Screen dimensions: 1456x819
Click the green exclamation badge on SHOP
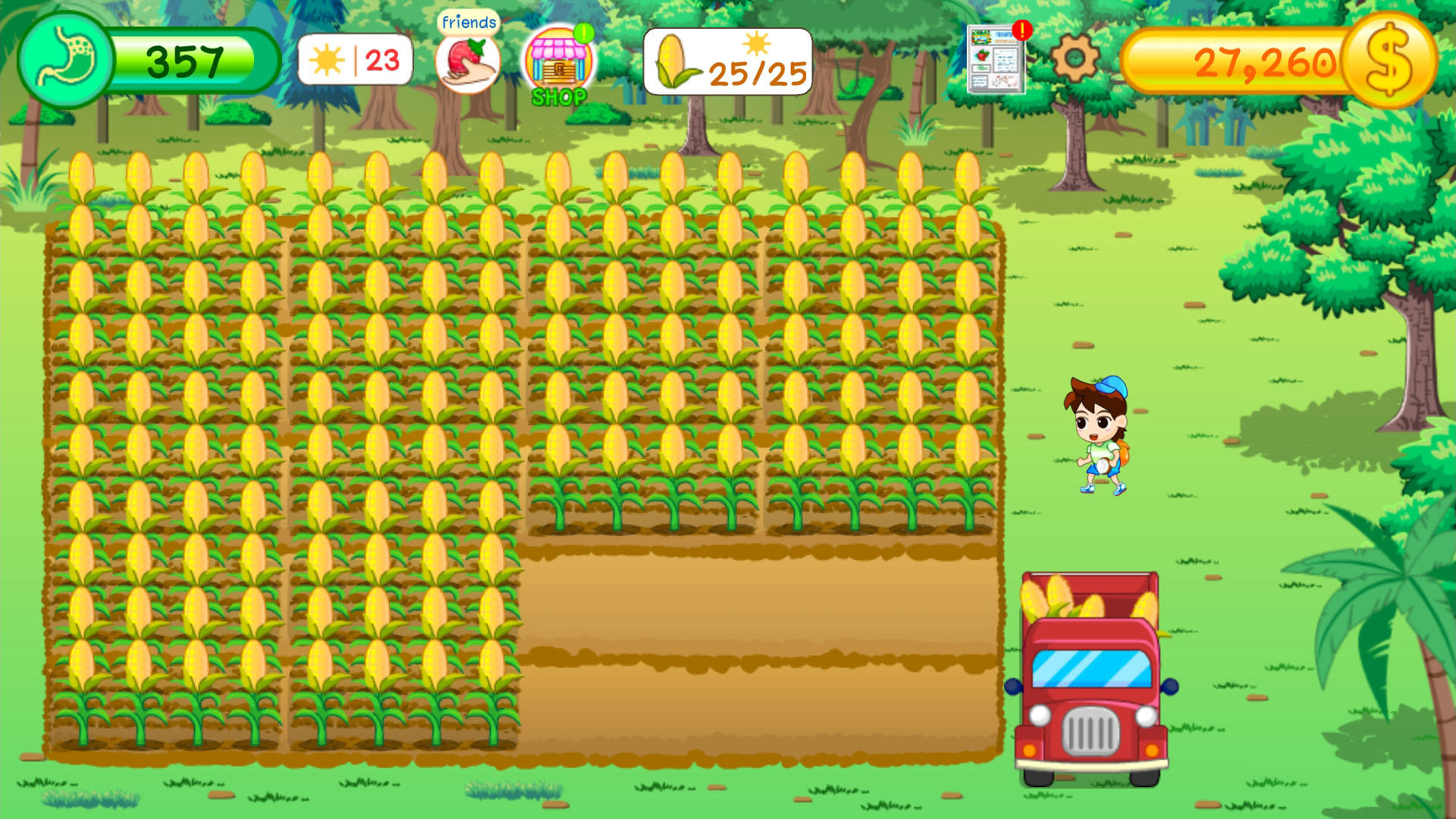coord(584,34)
